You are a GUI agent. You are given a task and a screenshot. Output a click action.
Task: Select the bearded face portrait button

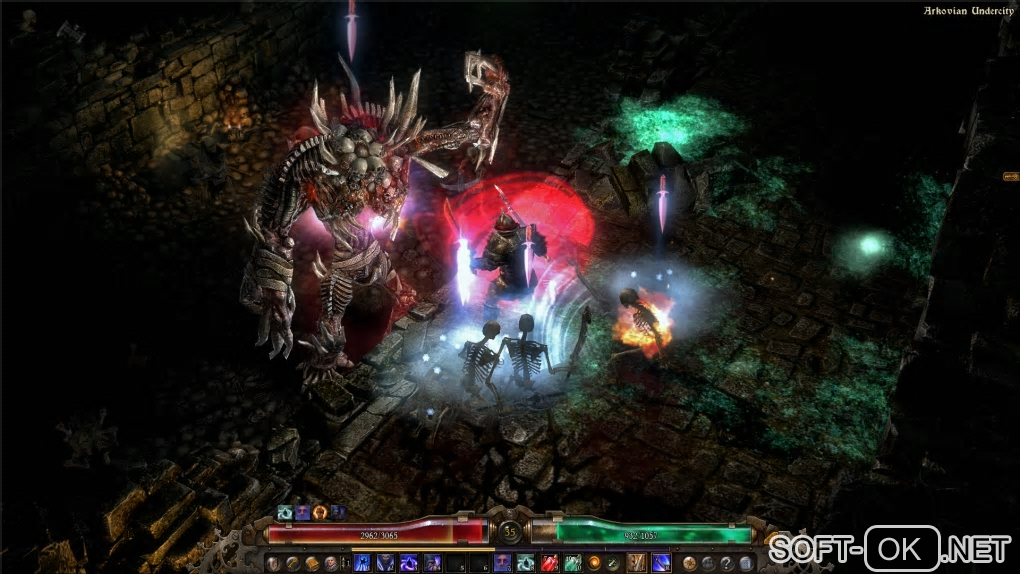click(x=330, y=563)
